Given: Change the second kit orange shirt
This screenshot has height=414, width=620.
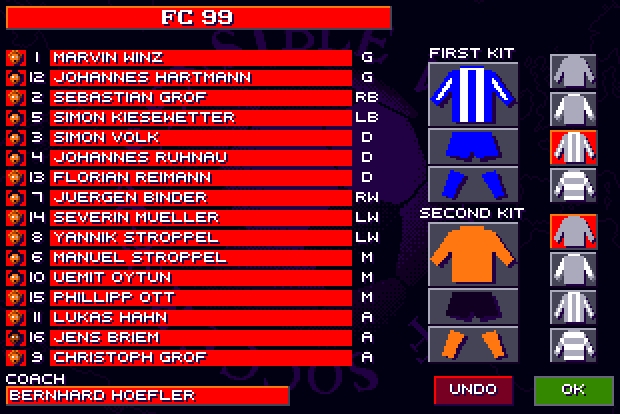Looking at the screenshot, I should (x=472, y=255).
